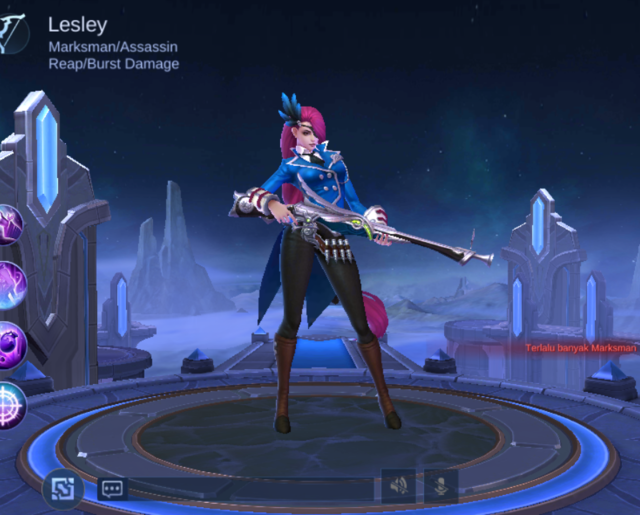Tap the square emblem button beside chat
Viewport: 640px width, 515px height.
pyautogui.click(x=62, y=488)
